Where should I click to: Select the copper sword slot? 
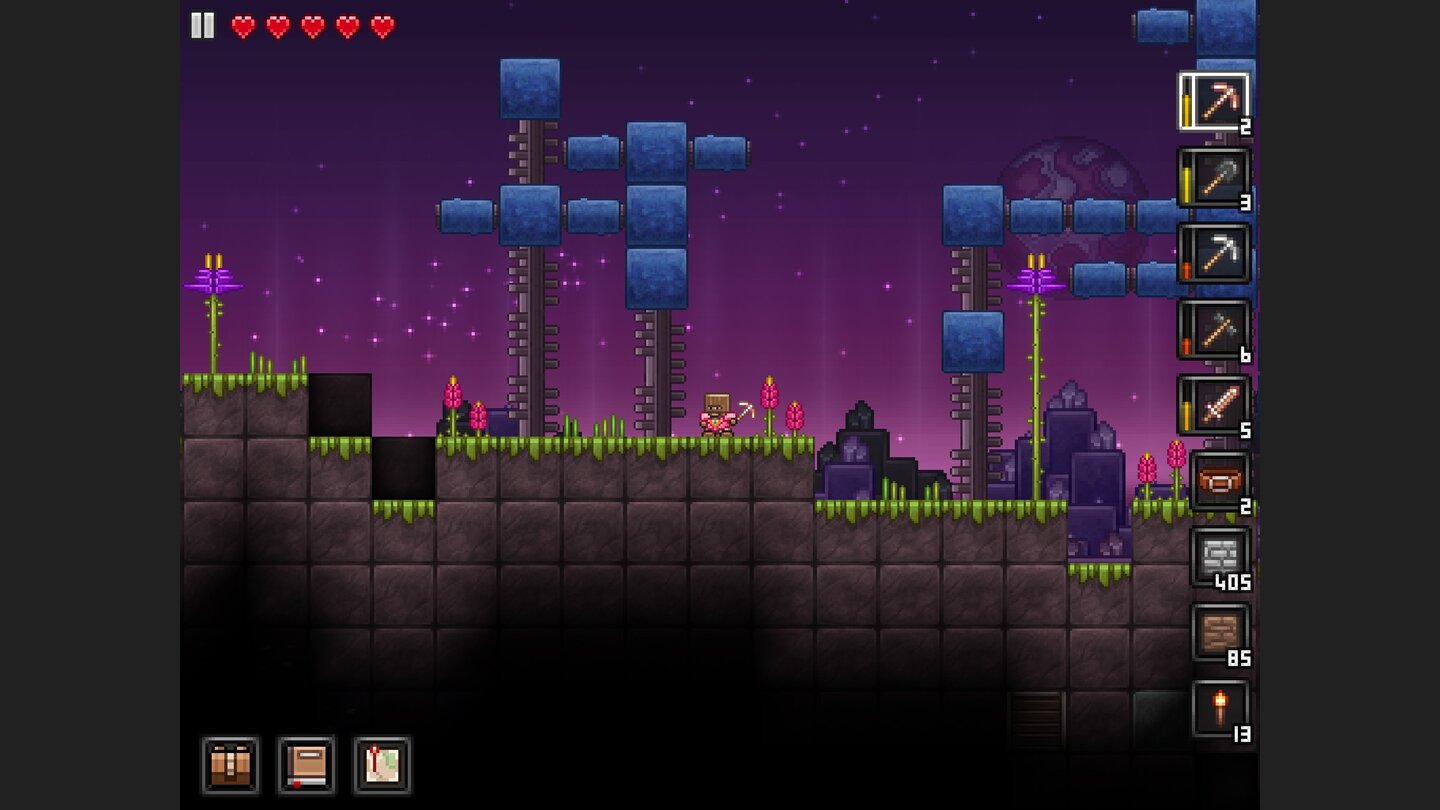tap(1214, 406)
